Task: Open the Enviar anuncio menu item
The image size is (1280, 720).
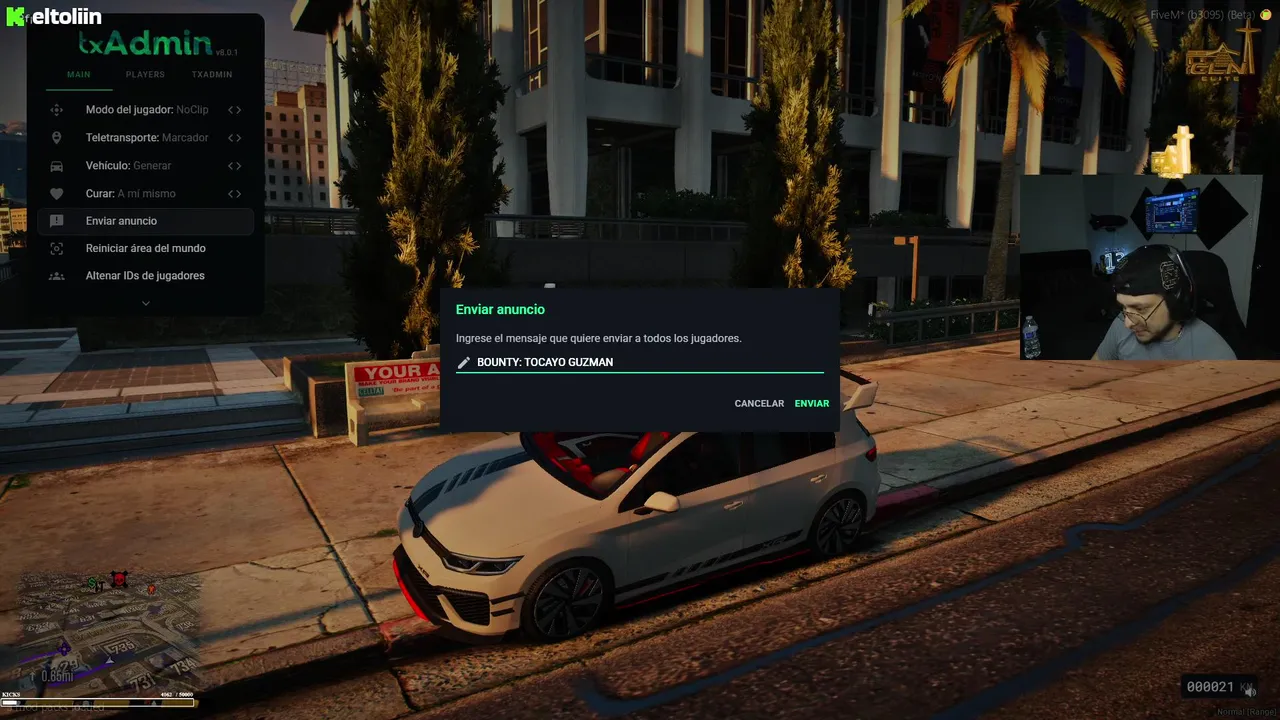Action: 121,221
